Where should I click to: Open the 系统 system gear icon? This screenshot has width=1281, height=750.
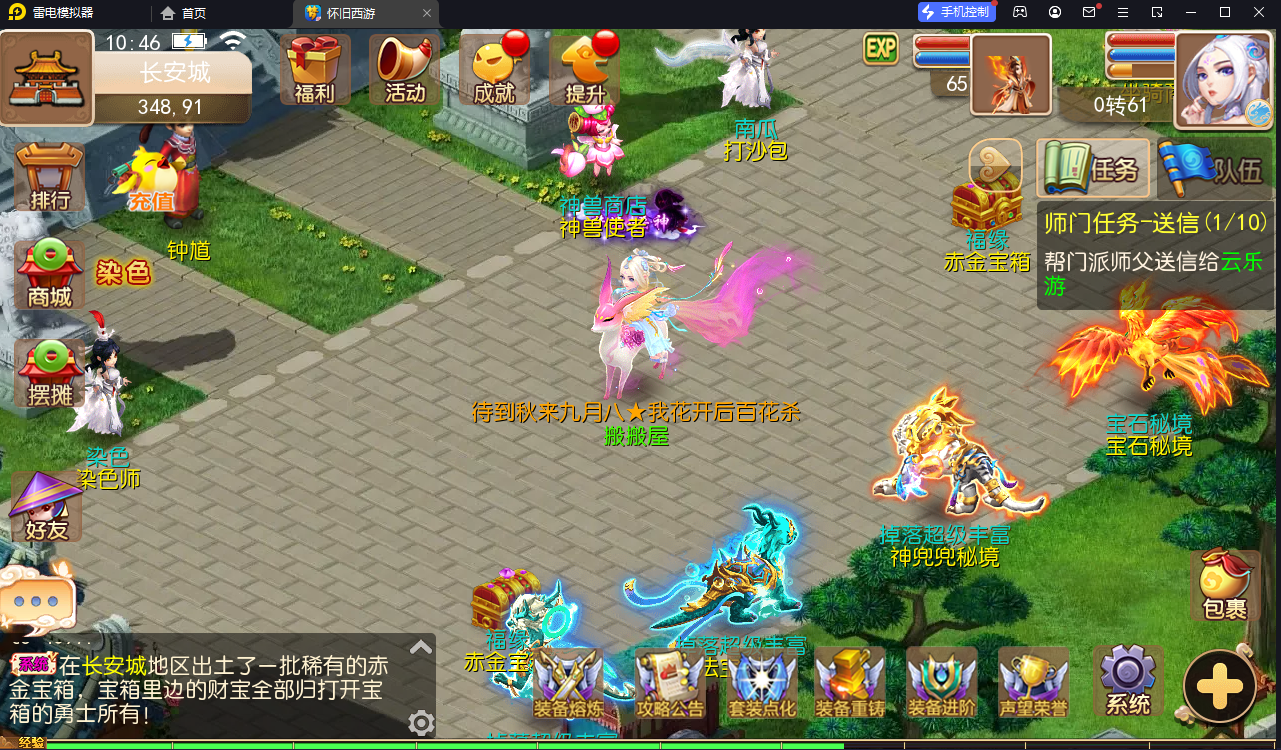1126,680
